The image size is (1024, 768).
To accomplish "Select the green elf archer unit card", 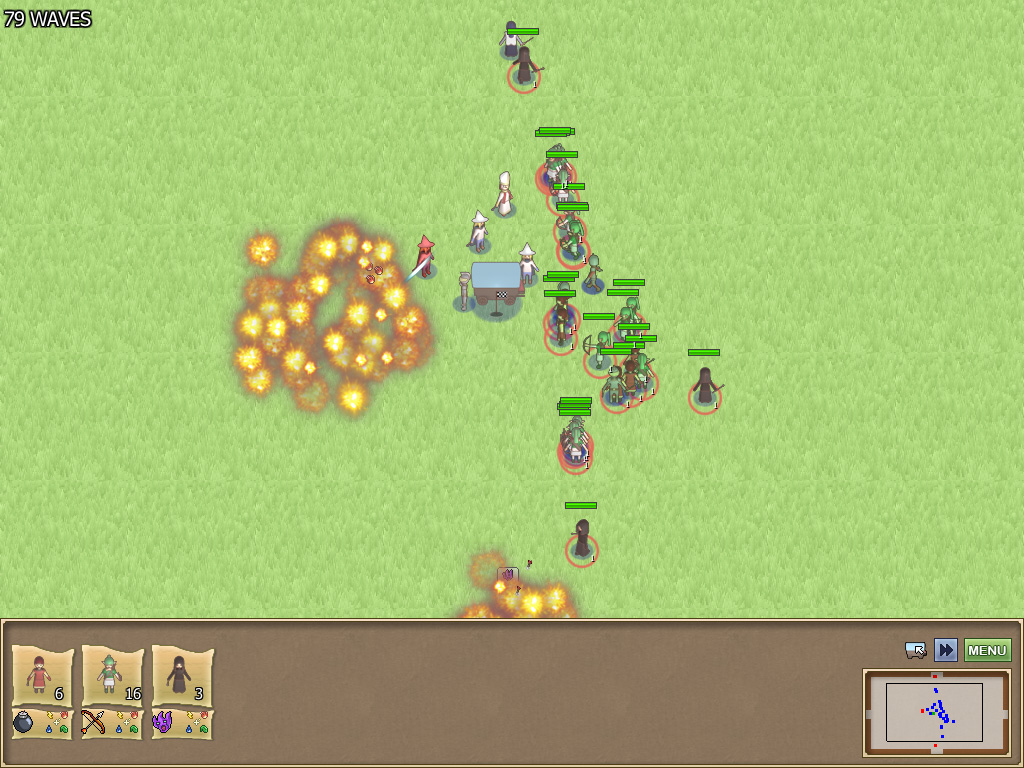I will pos(112,675).
